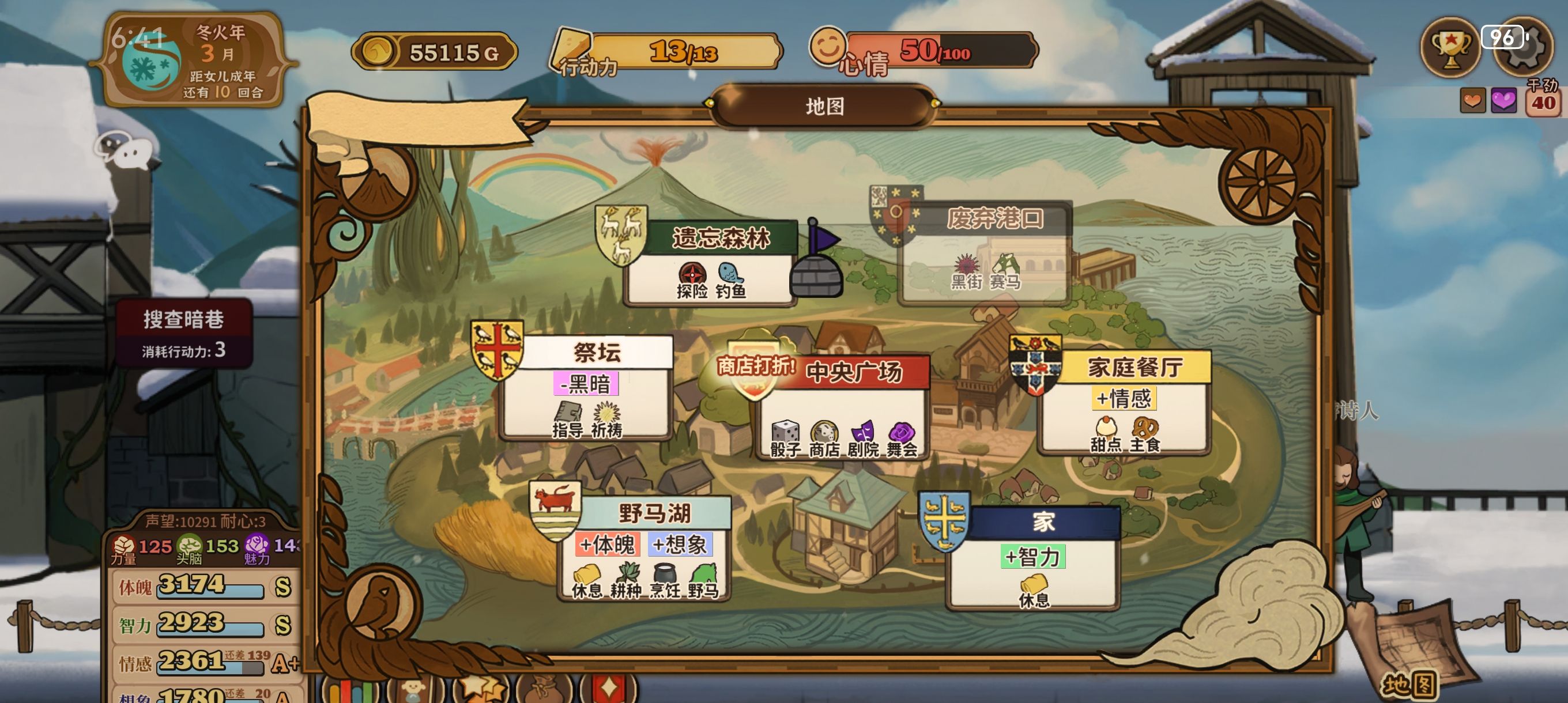Play 骰子 dice in the central square

tap(785, 439)
